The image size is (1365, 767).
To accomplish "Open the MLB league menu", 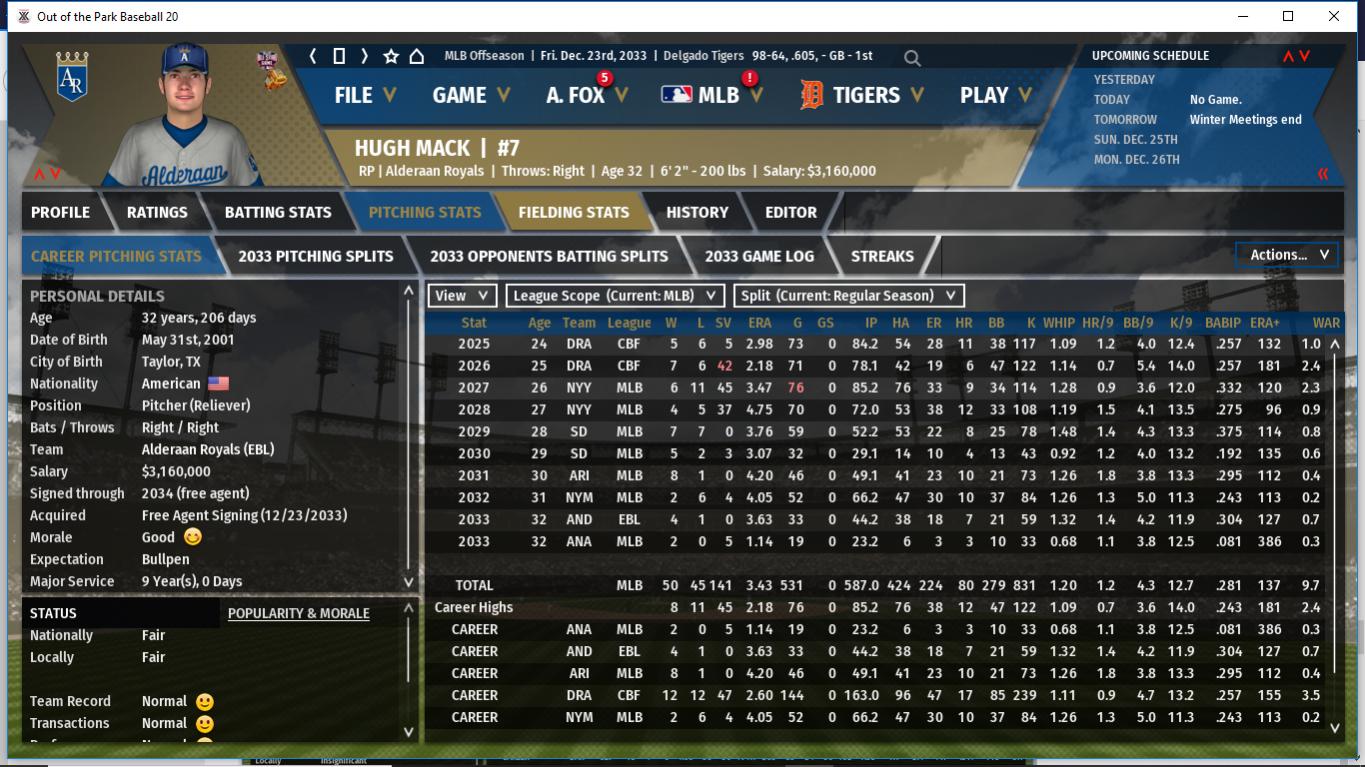I will tap(711, 95).
